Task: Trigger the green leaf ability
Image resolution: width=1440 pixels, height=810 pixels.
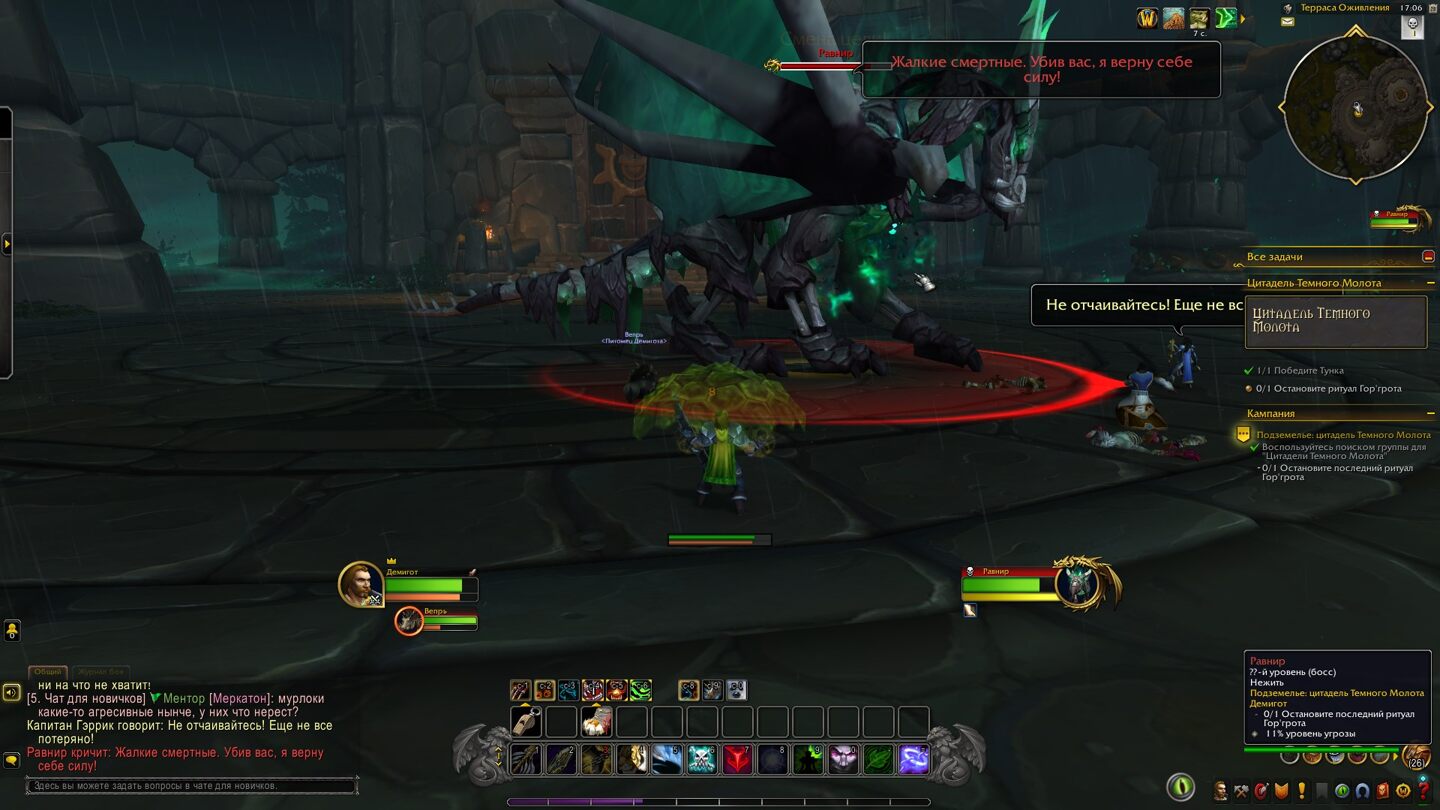Action: 878,760
